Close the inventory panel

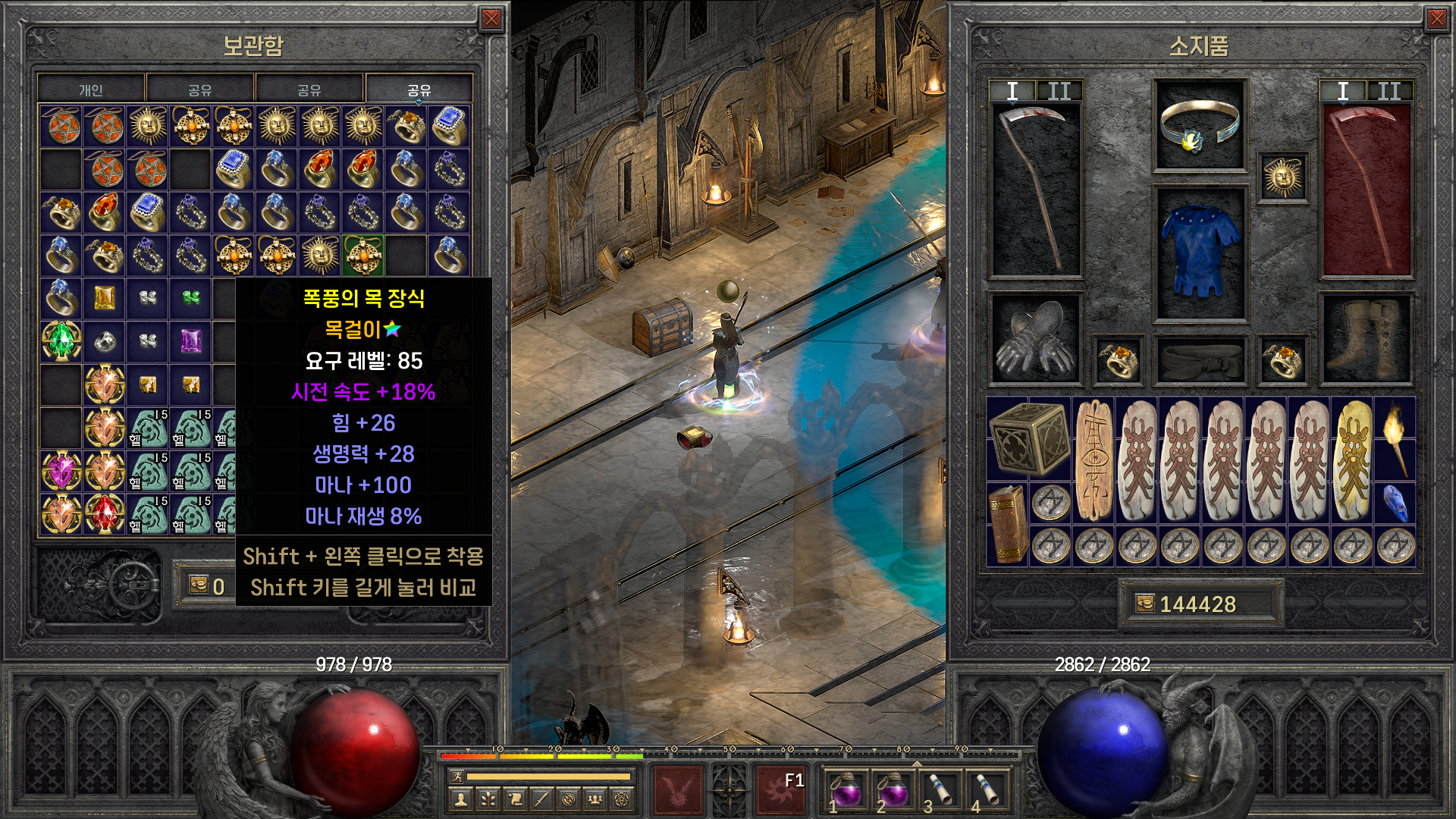click(1436, 19)
